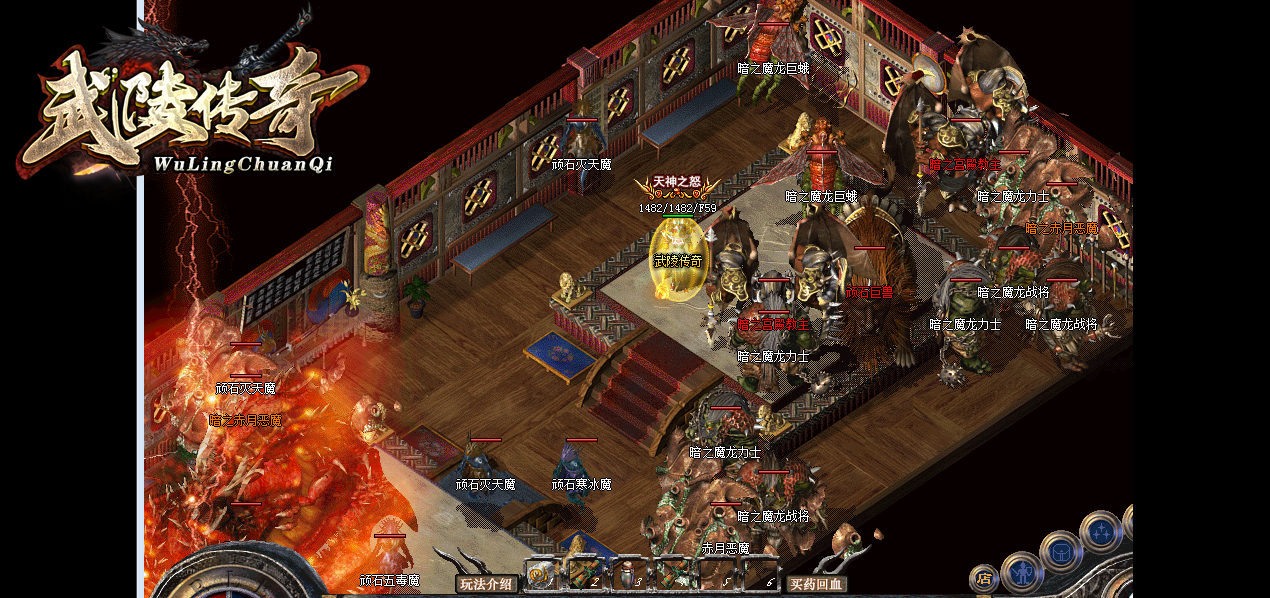
Task: Click the 买药回血 buy potion button
Action: pos(816,584)
